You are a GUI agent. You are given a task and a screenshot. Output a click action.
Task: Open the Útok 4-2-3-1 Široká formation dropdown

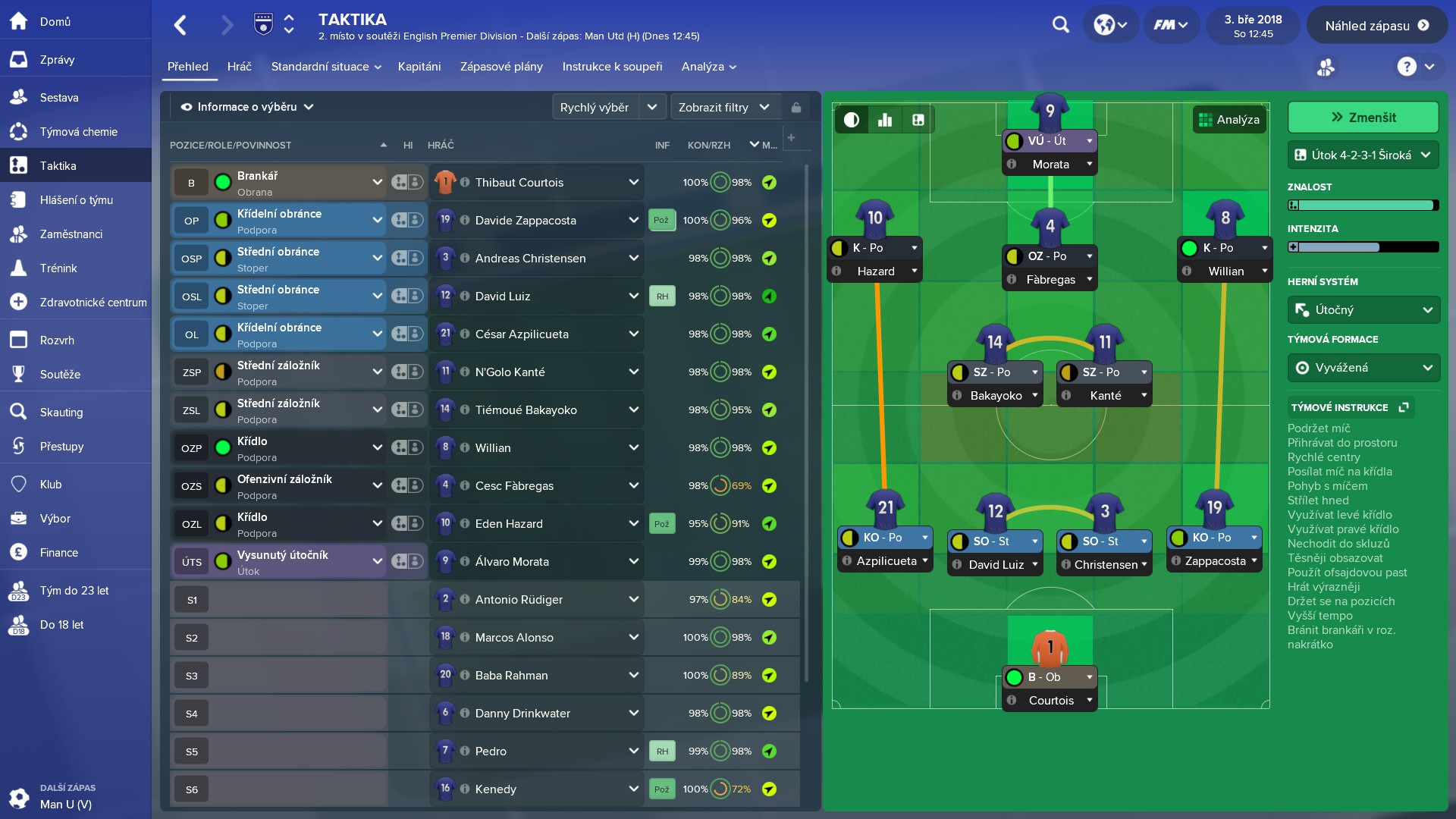pos(1363,155)
